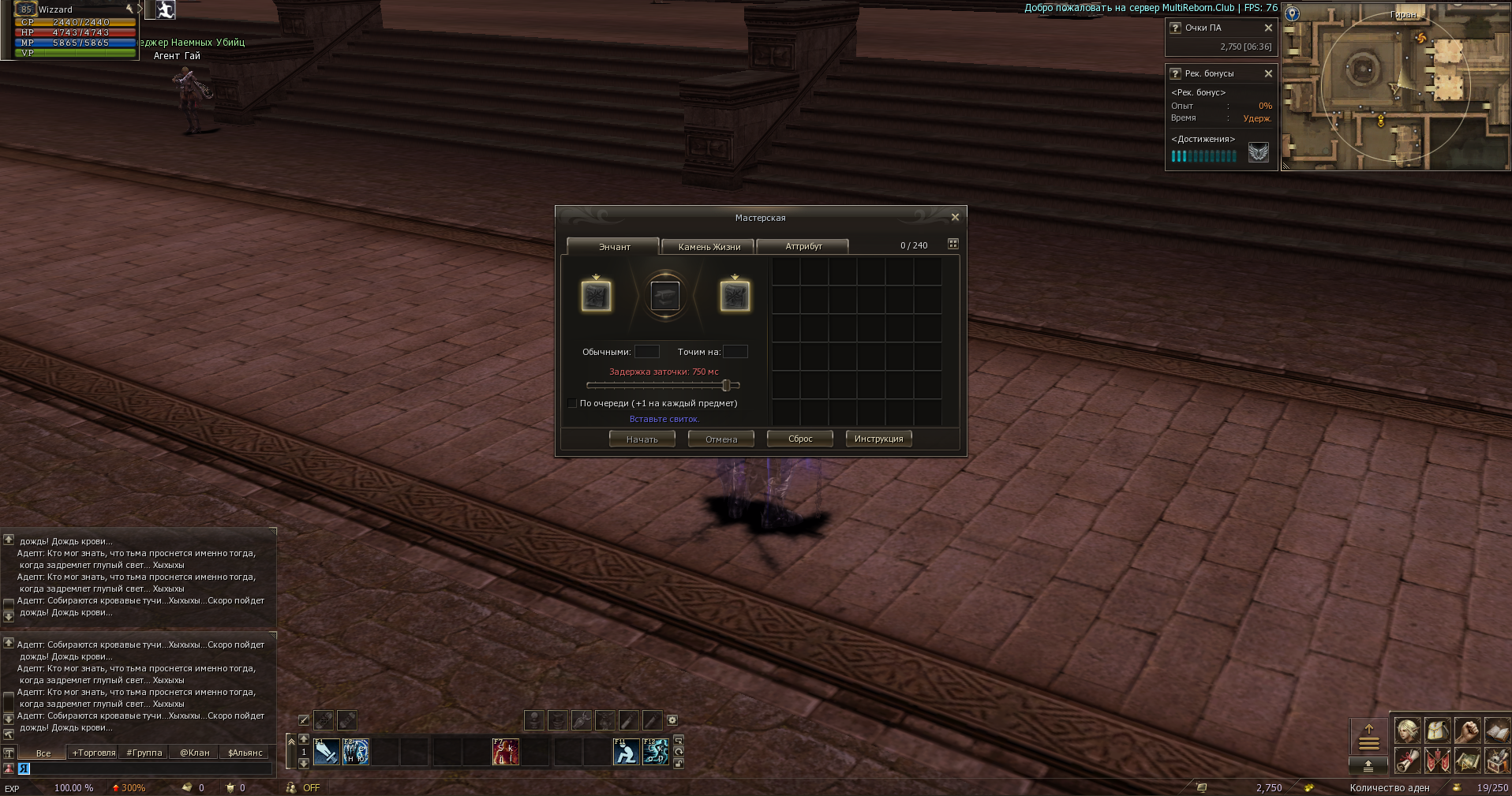Open the @Клан chat tab
The height and width of the screenshot is (796, 1512).
[195, 753]
